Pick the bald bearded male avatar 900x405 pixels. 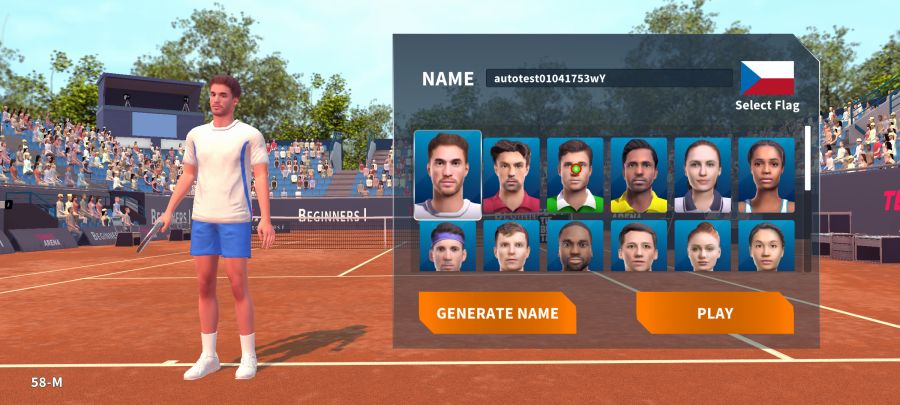tap(575, 246)
